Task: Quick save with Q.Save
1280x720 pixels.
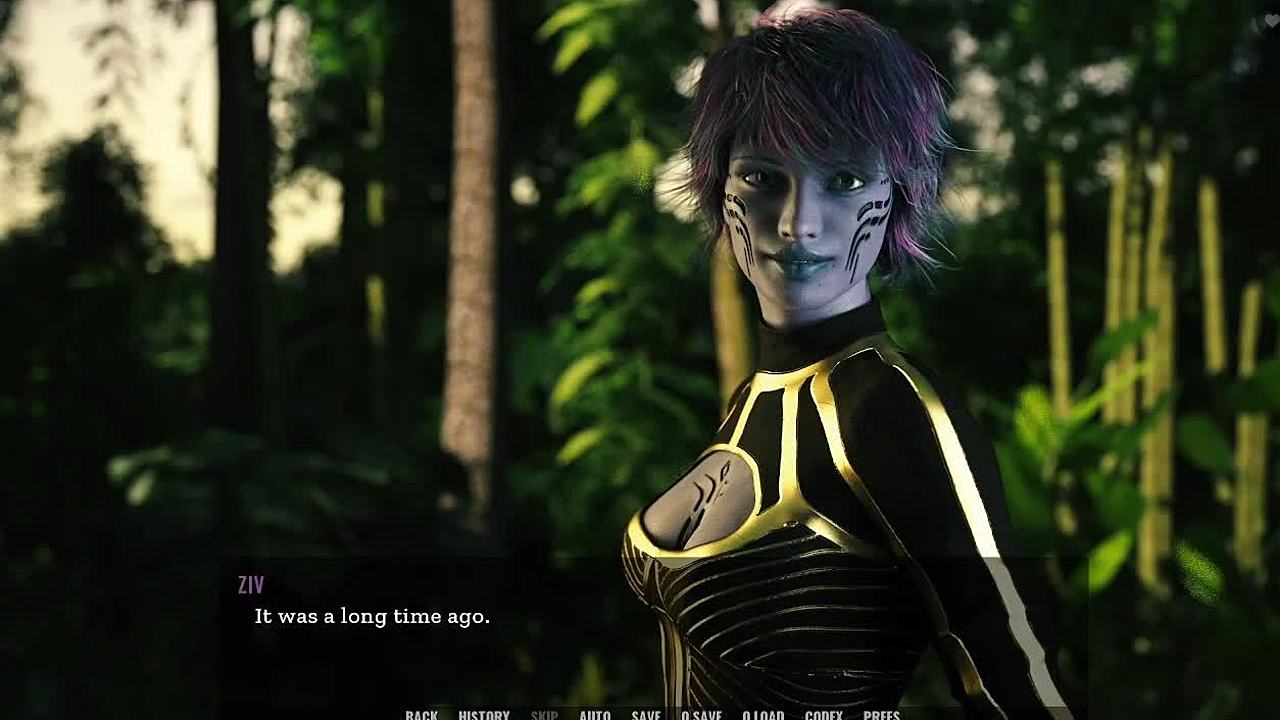Action: click(x=701, y=714)
